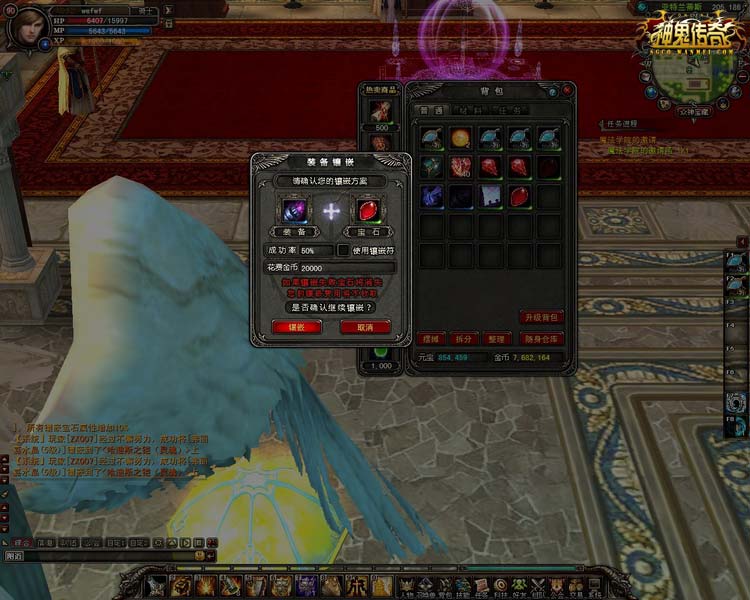The height and width of the screenshot is (600, 750).
Task: Open the 随身仓库 portable warehouse
Action: (543, 339)
